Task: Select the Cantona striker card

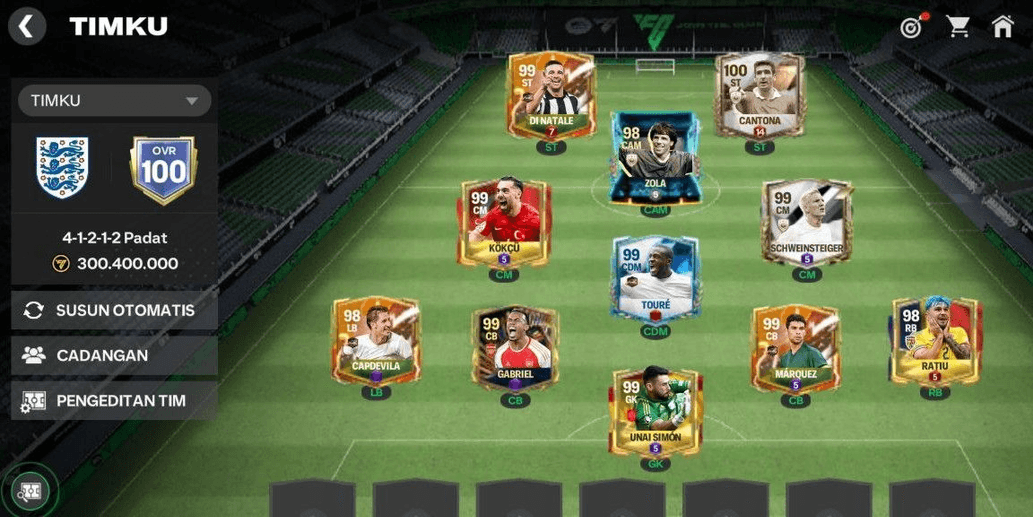Action: click(x=760, y=95)
